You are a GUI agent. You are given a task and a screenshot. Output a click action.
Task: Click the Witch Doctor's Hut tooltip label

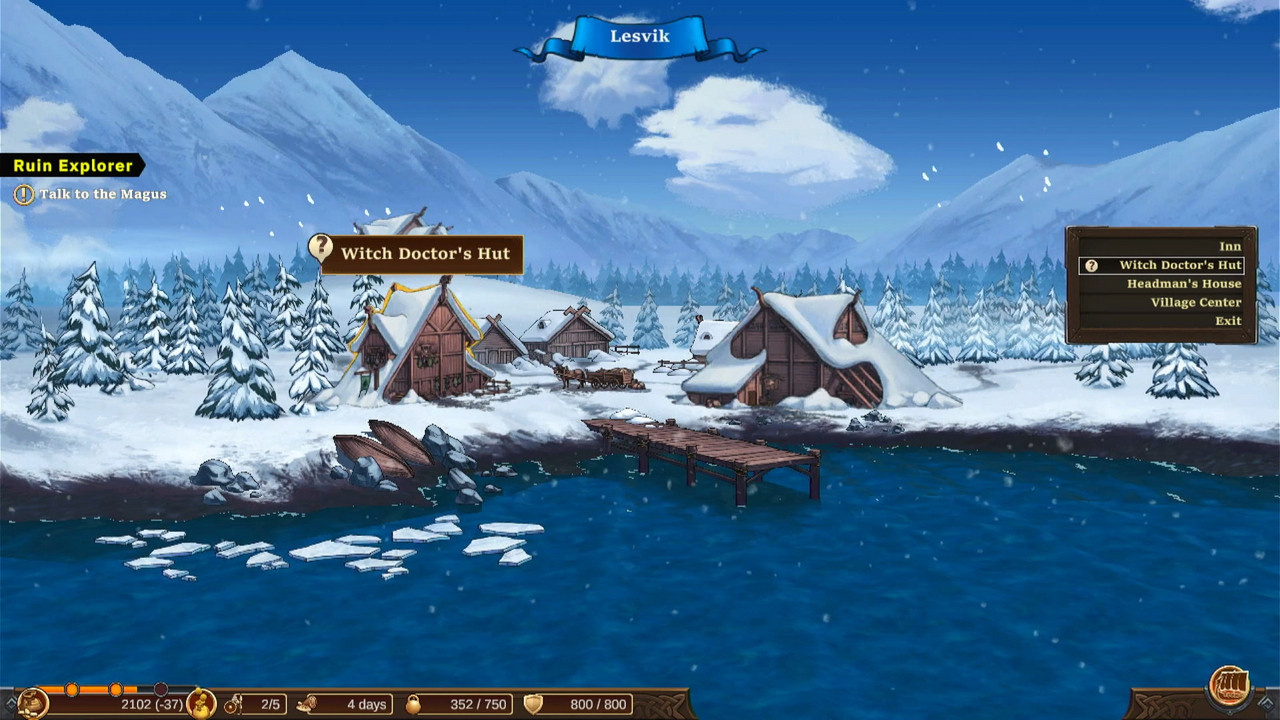pyautogui.click(x=424, y=254)
